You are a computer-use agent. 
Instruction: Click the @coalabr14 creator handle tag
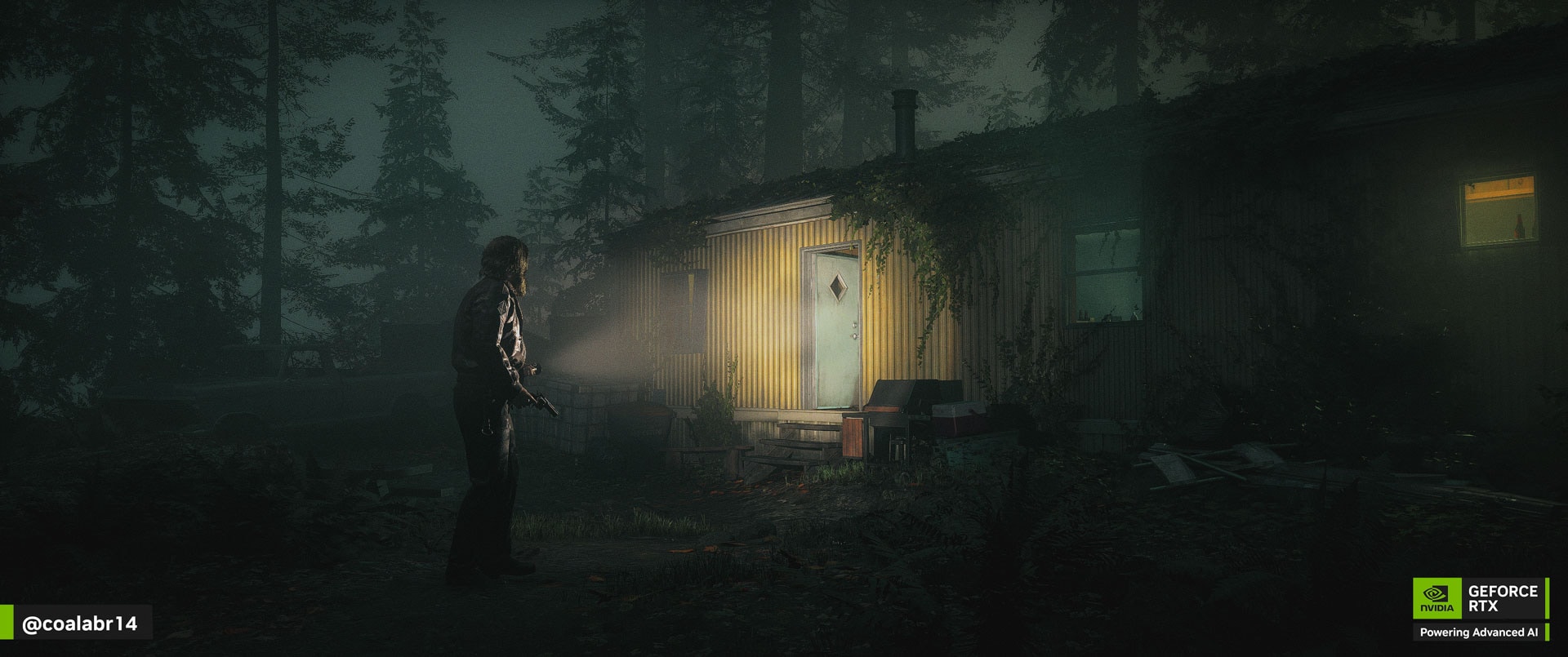pos(79,624)
